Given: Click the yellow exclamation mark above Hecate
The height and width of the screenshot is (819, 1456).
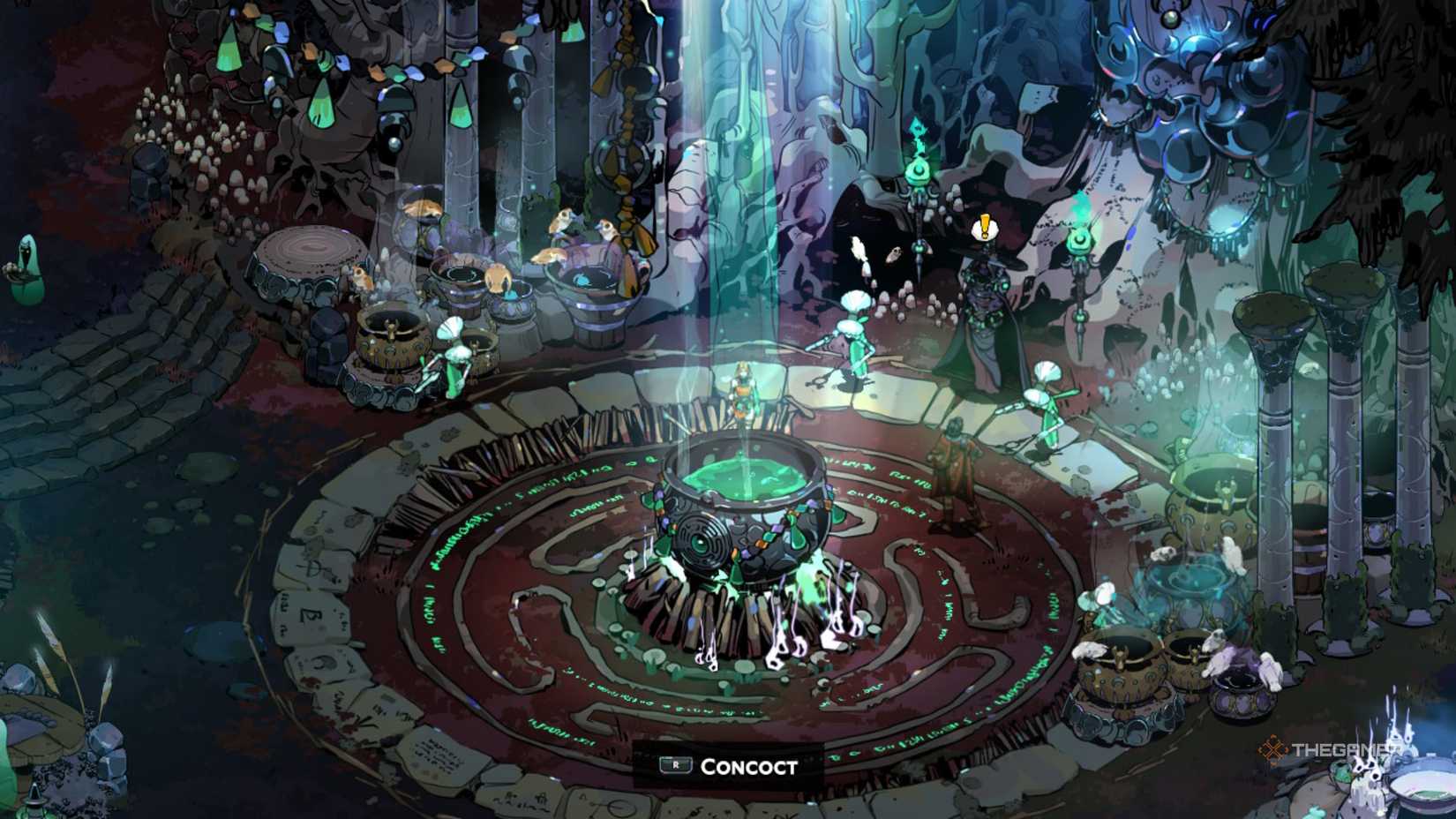Looking at the screenshot, I should coord(983,228).
